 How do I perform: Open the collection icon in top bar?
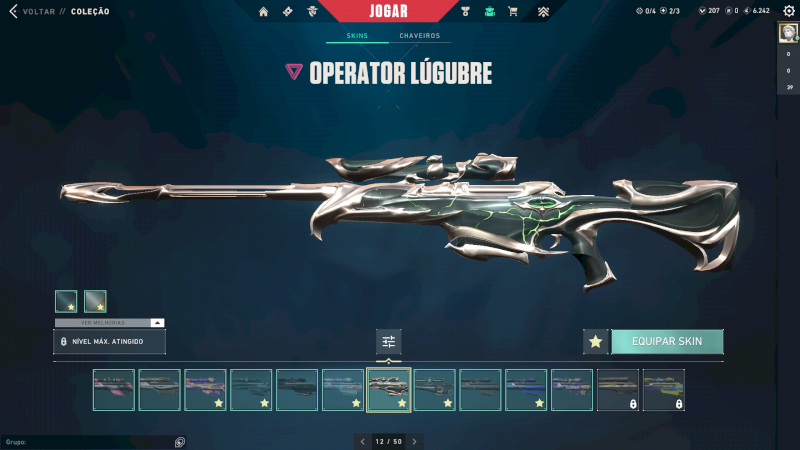click(x=489, y=12)
